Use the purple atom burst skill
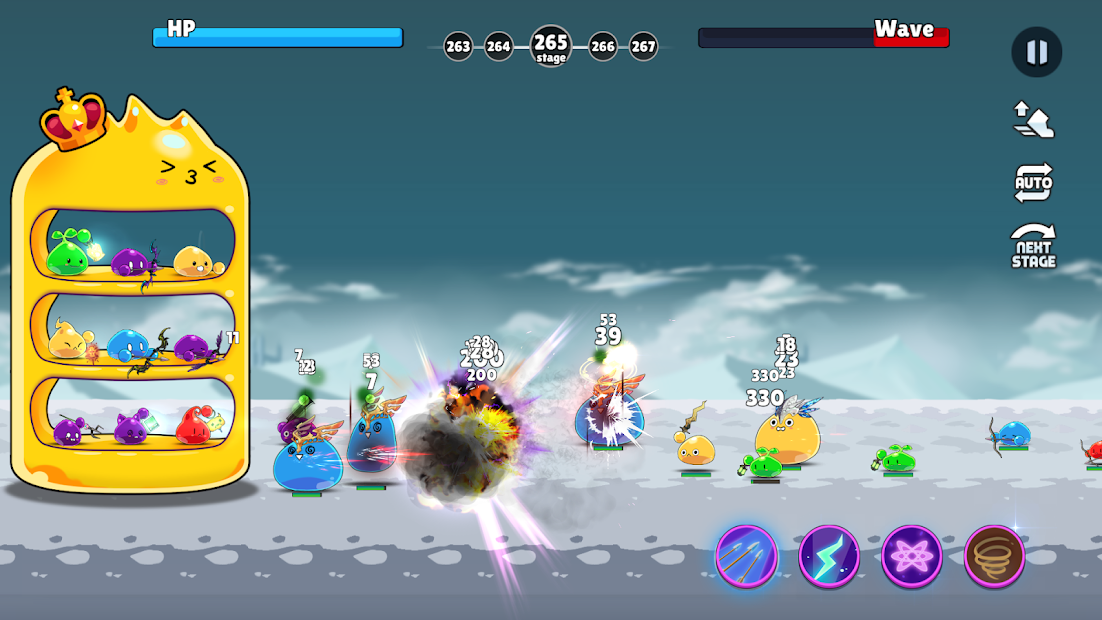1102x620 pixels. pos(911,556)
